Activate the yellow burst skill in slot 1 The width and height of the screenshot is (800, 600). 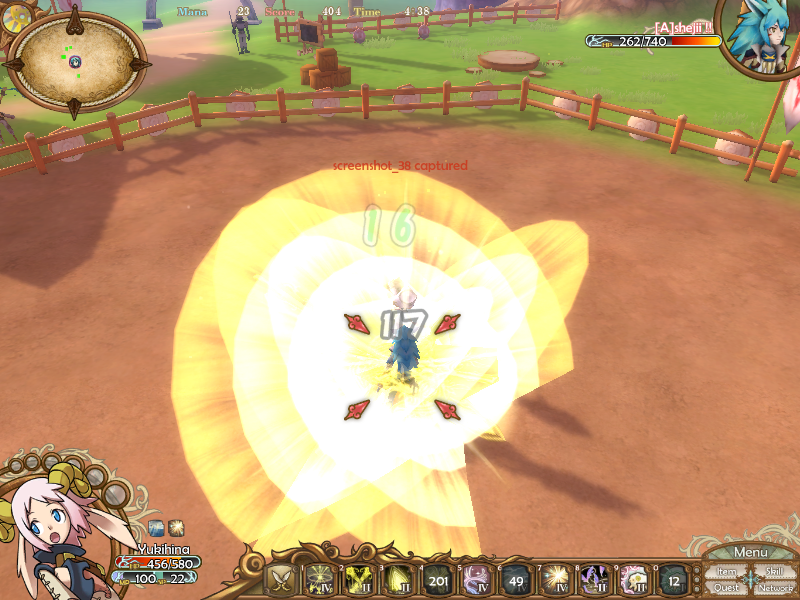[x=320, y=580]
